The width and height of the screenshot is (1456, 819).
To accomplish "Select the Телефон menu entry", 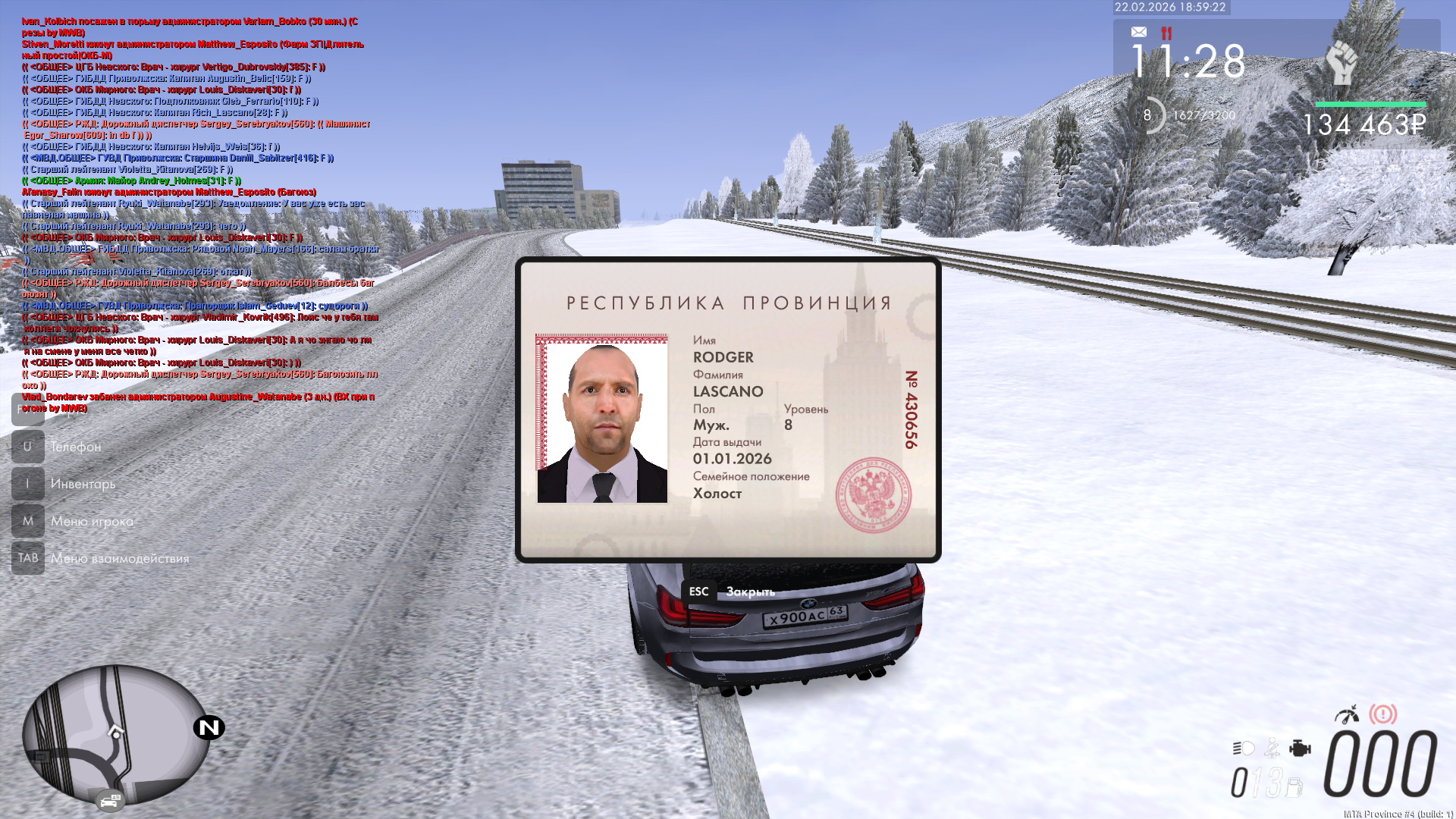I will [x=75, y=447].
